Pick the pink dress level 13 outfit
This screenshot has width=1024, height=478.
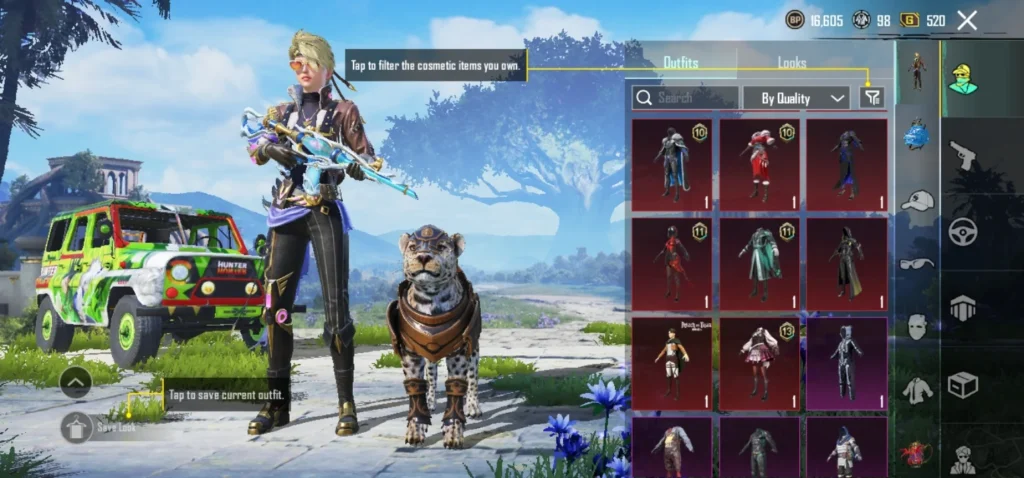(759, 363)
